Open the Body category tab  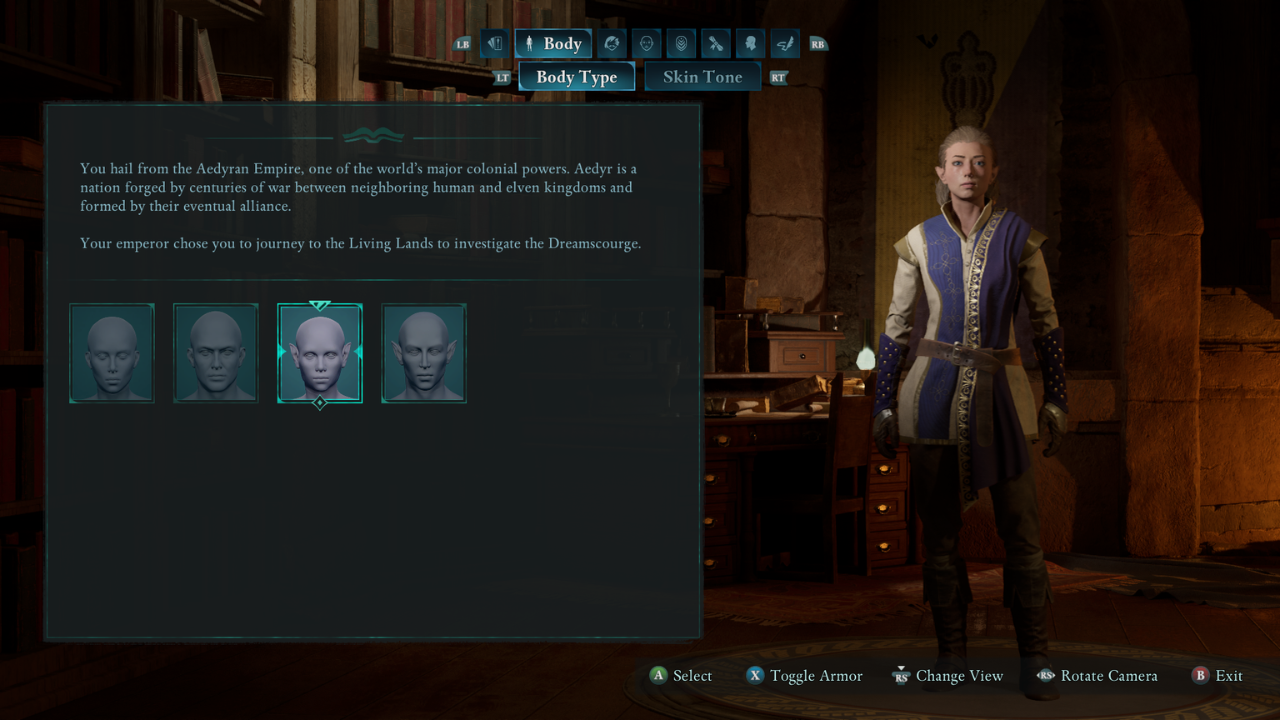[553, 44]
